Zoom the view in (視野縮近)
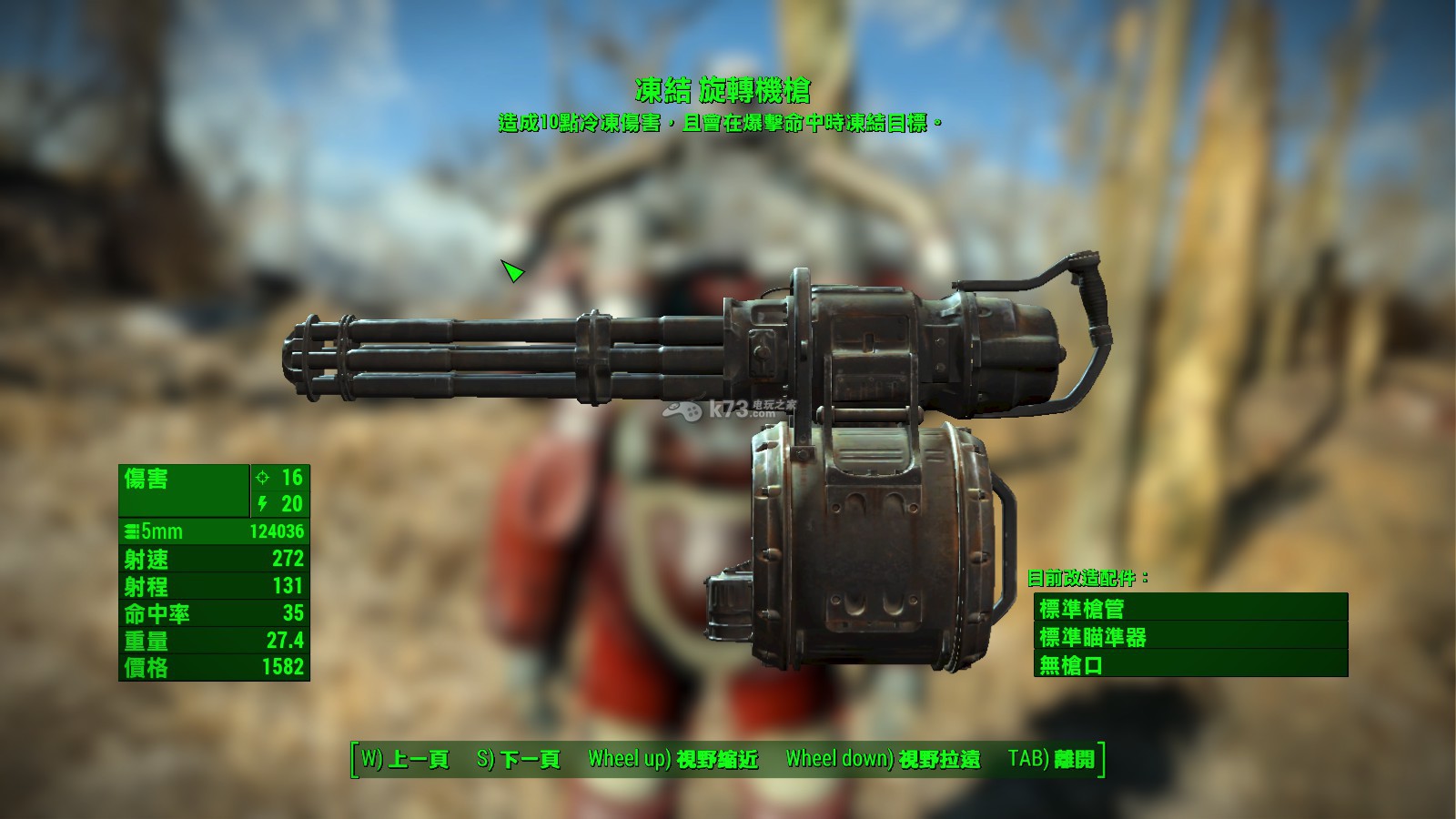Image resolution: width=1456 pixels, height=819 pixels. click(x=672, y=759)
